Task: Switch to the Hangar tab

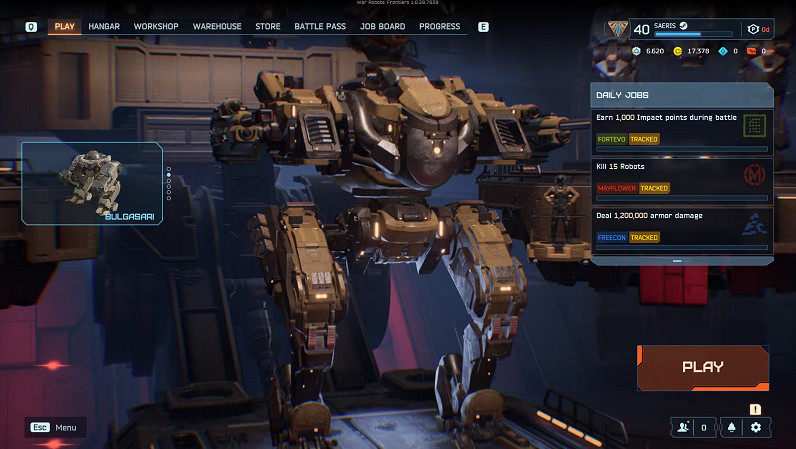Action: click(104, 26)
